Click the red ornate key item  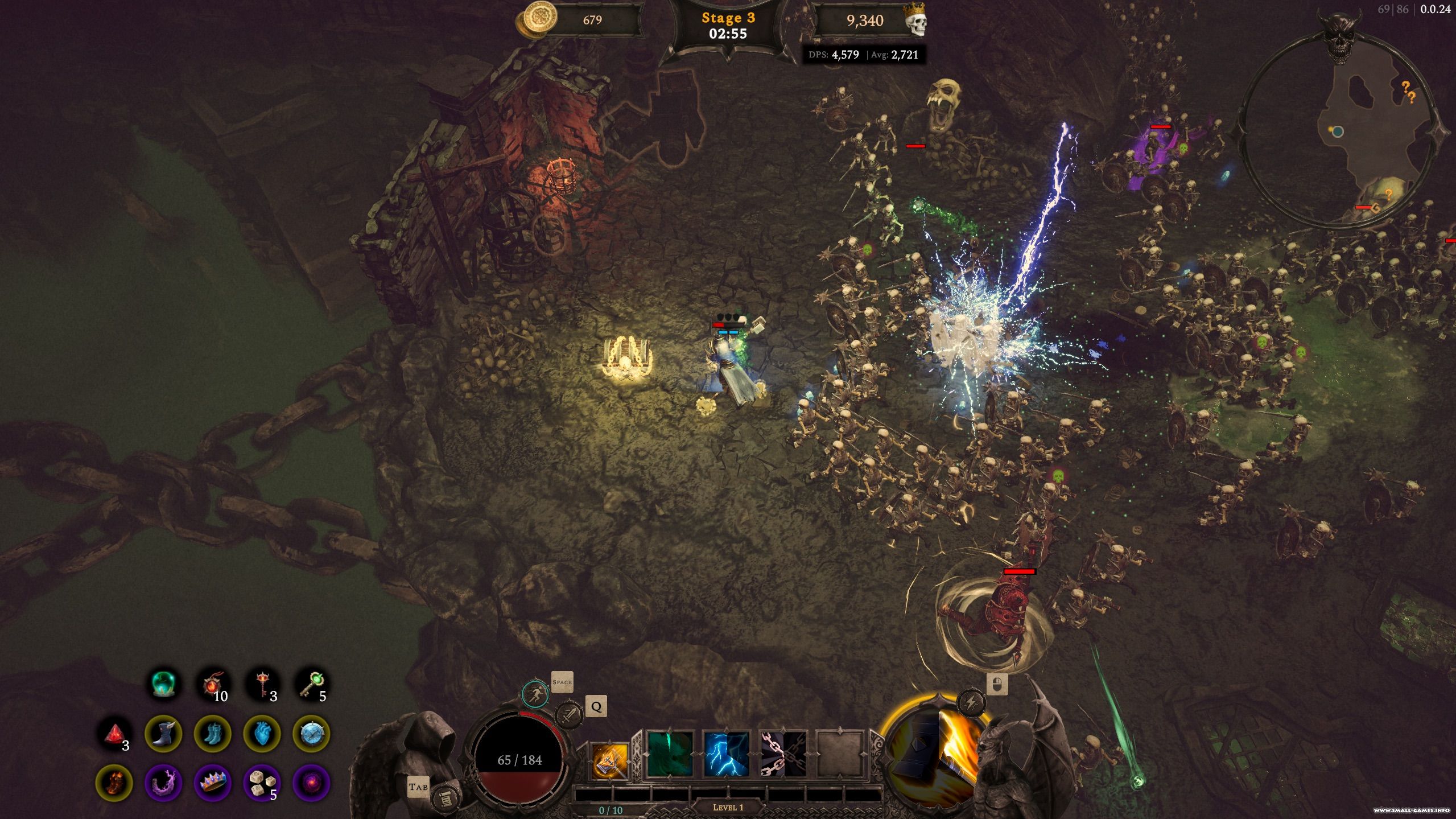pos(263,684)
